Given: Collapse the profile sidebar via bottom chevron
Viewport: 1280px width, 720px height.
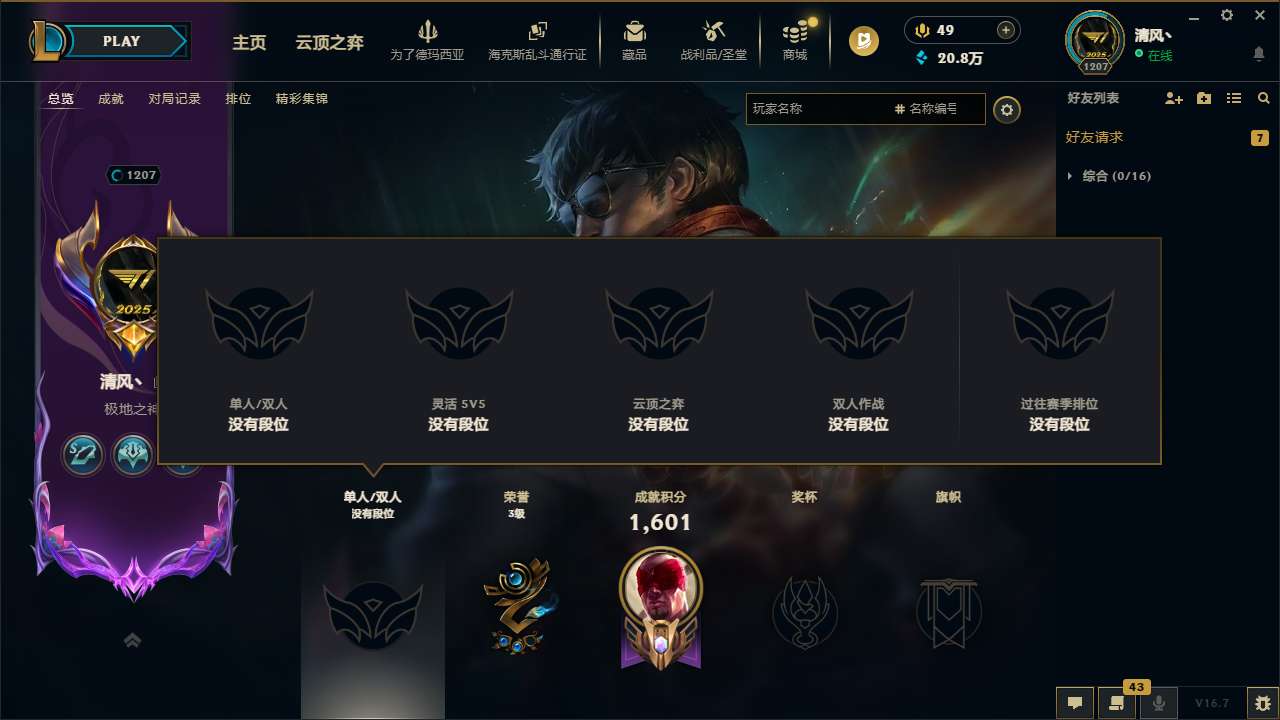Looking at the screenshot, I should point(132,640).
